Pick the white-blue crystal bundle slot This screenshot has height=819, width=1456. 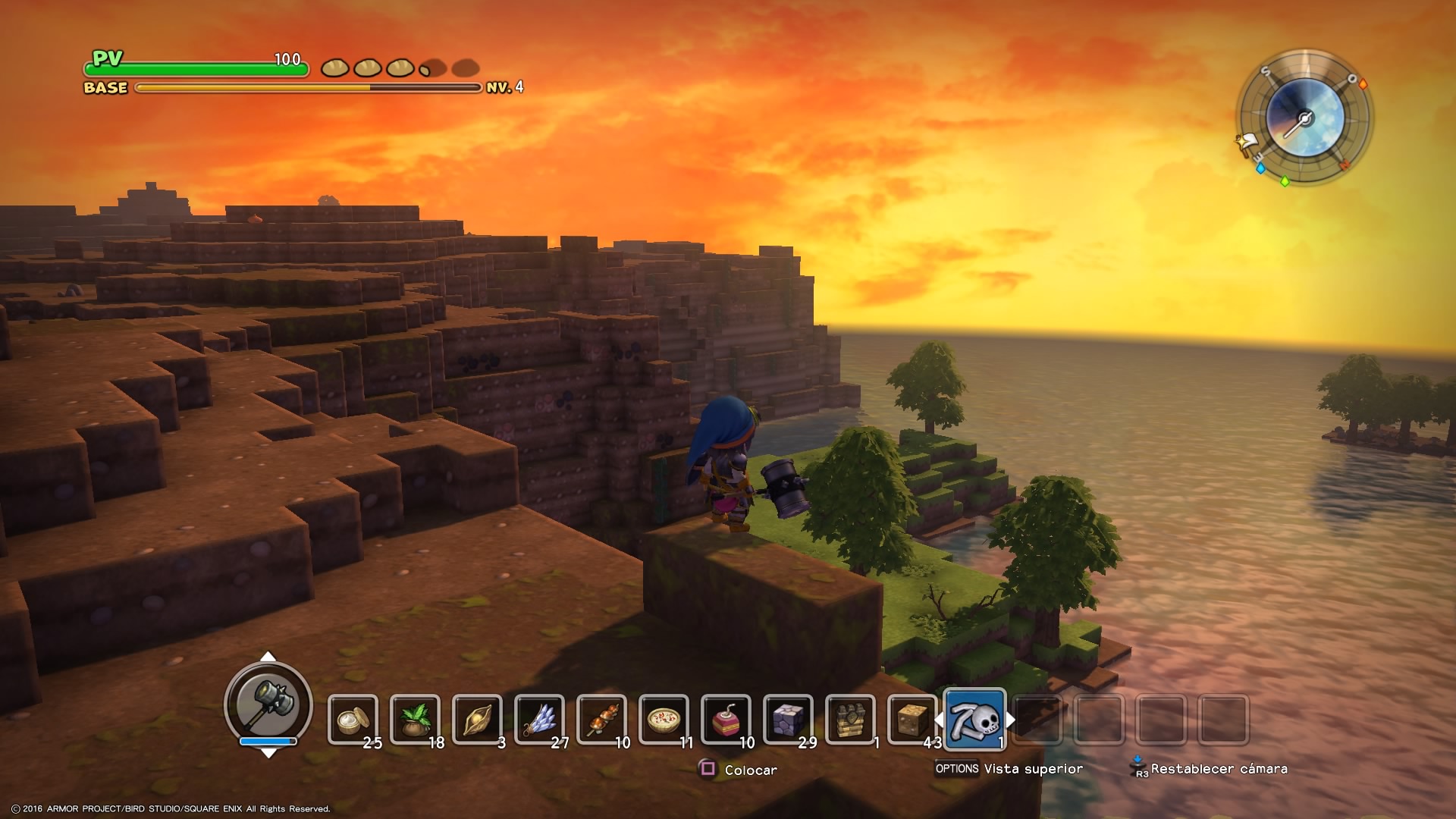pyautogui.click(x=539, y=719)
